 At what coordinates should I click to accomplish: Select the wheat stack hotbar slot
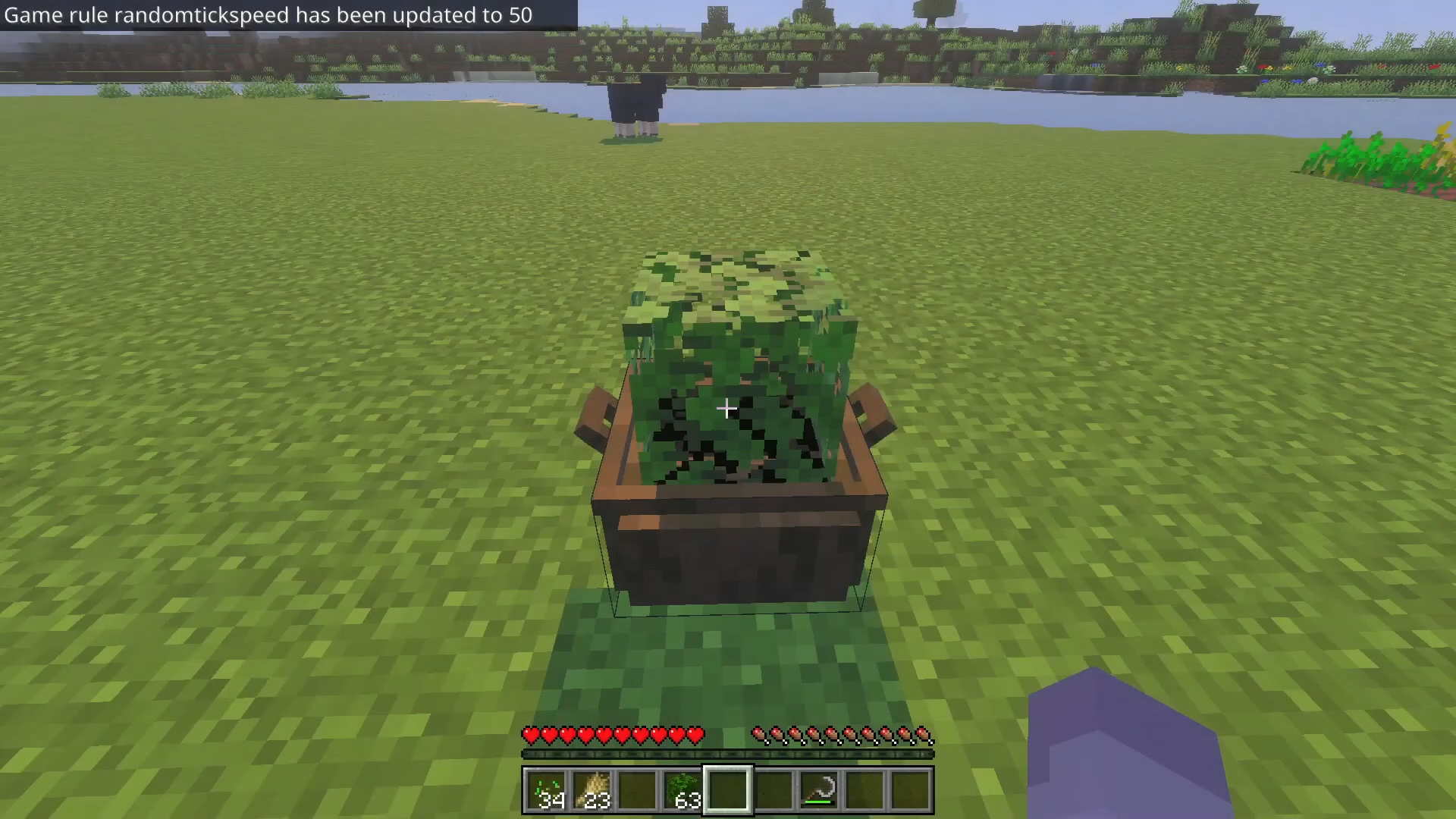(591, 790)
